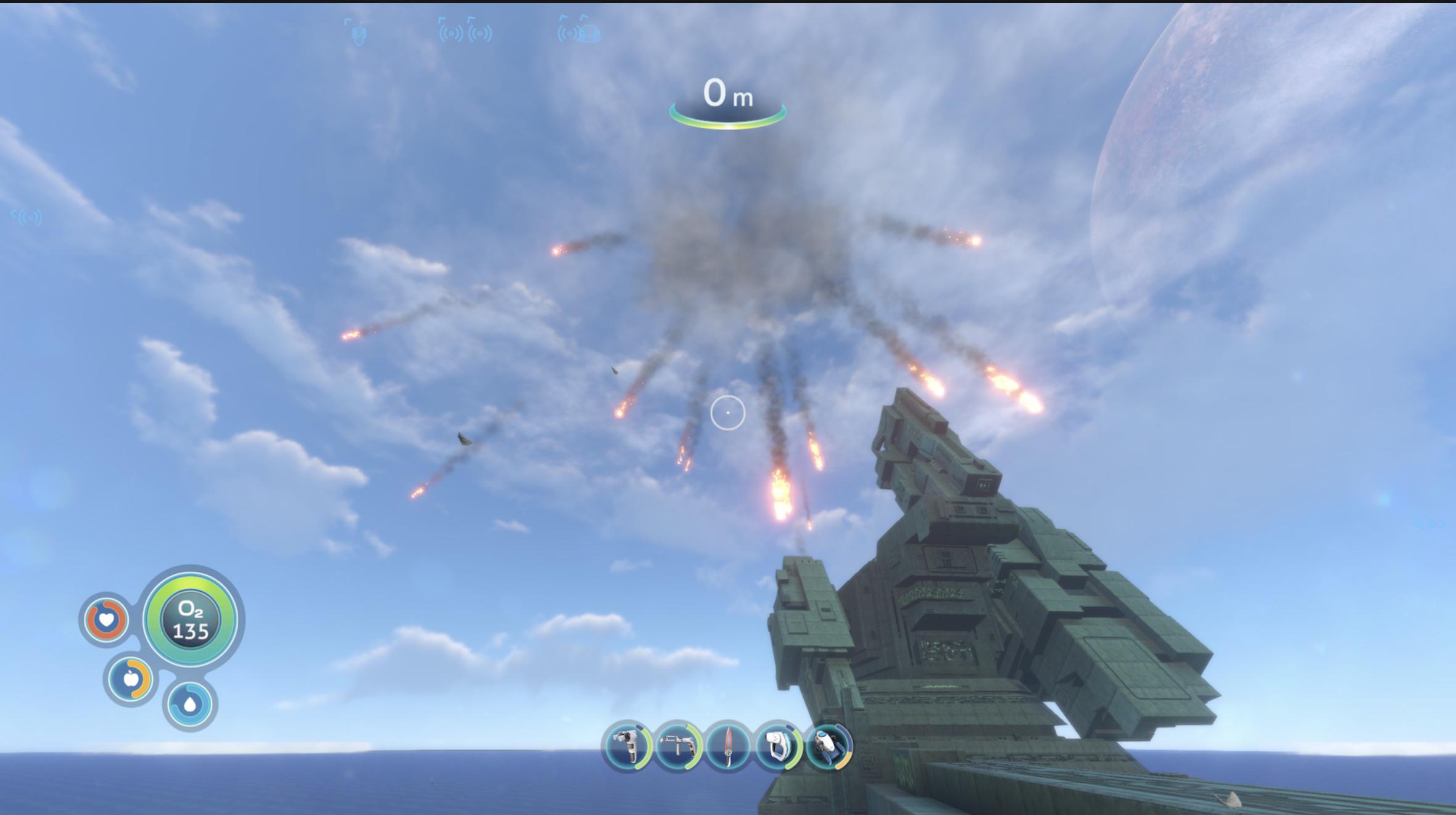
Task: Choose the red survival knife slot
Action: (x=728, y=747)
